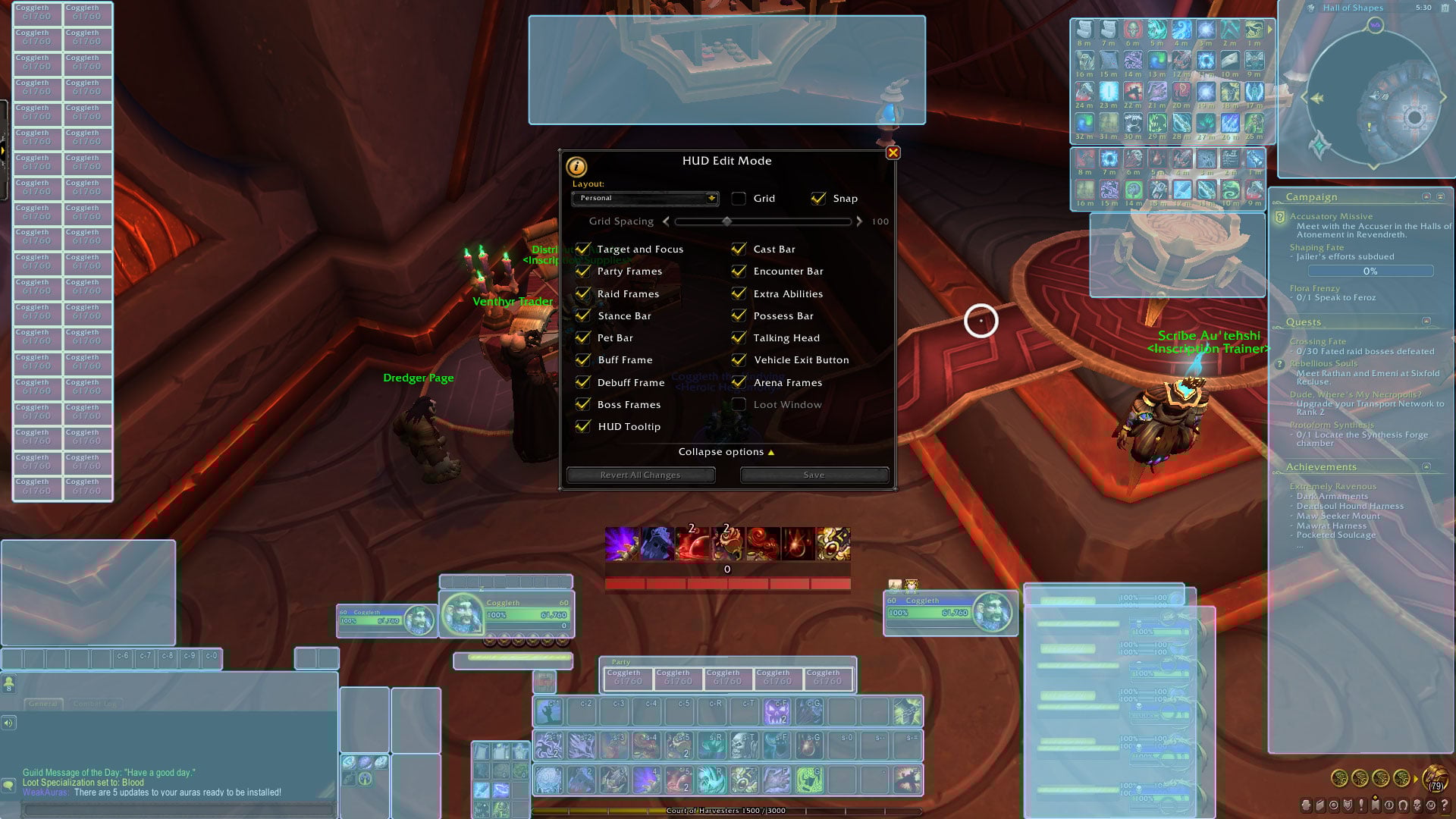Toggle the Encounter Bar checkbox
Screen dimensions: 1456x819
point(739,271)
